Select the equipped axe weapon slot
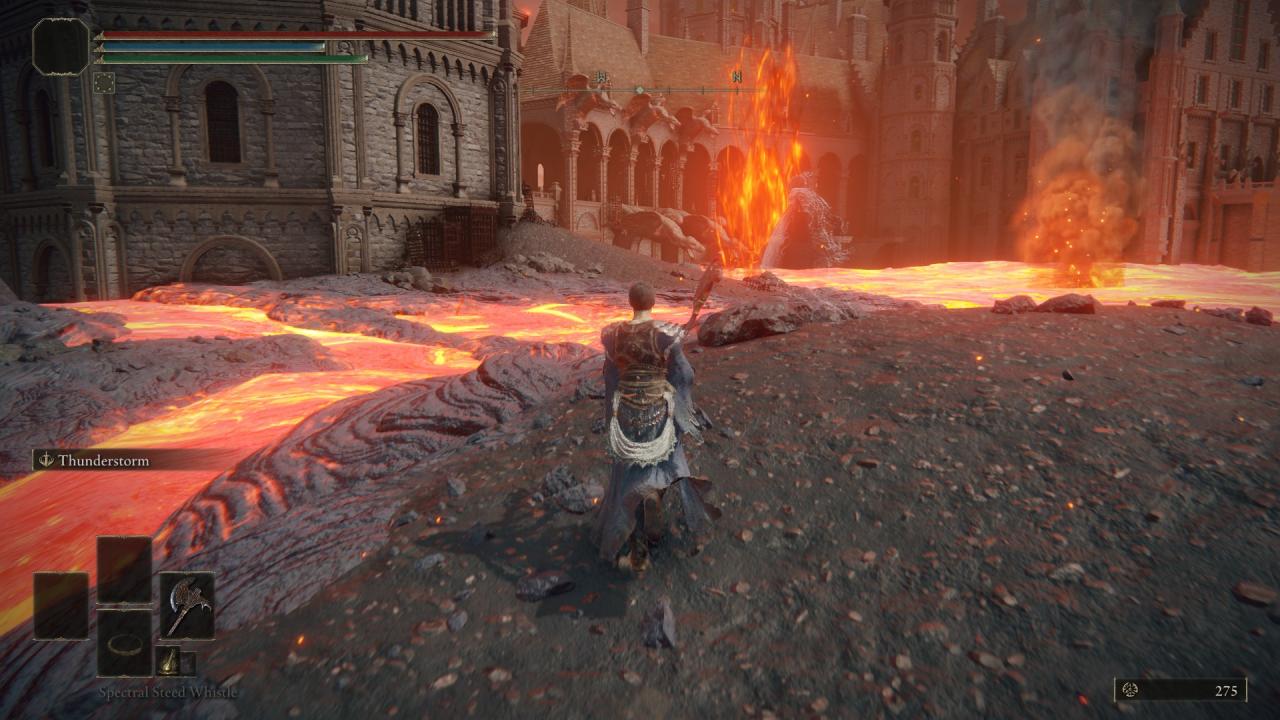 click(x=187, y=606)
